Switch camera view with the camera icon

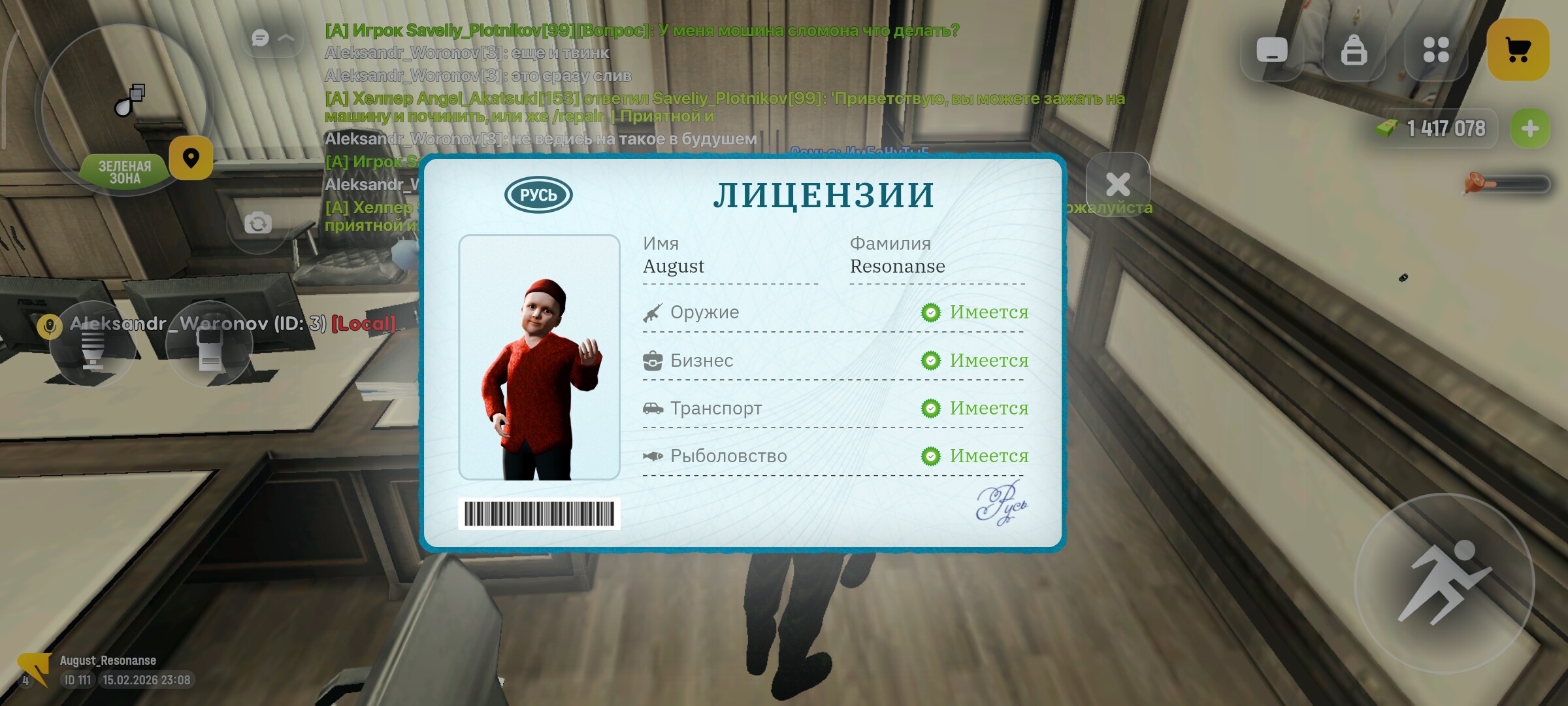point(259,223)
